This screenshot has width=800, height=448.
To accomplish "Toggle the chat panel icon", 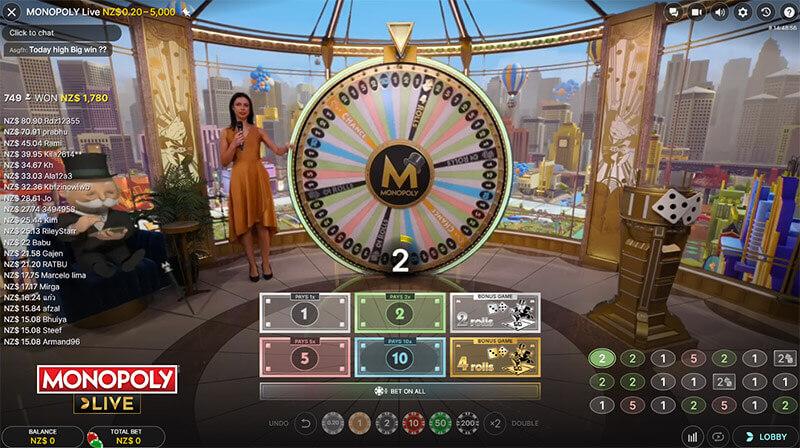I will pyautogui.click(x=672, y=12).
